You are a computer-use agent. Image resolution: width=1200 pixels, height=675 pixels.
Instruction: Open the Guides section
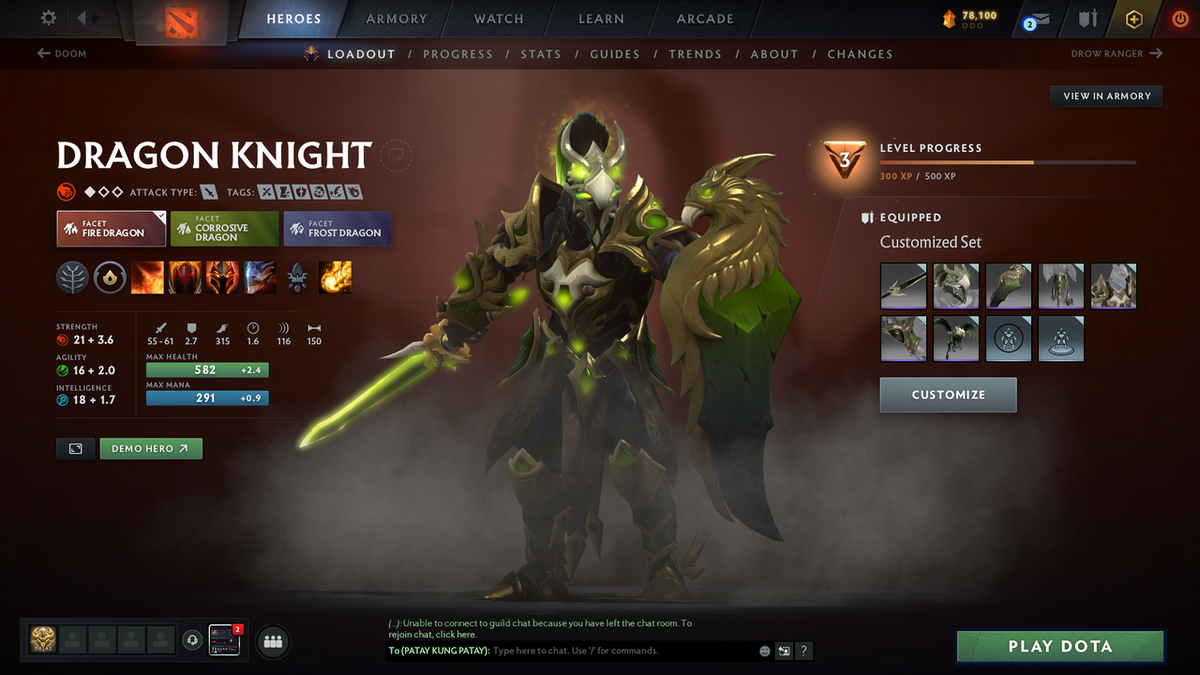click(614, 54)
